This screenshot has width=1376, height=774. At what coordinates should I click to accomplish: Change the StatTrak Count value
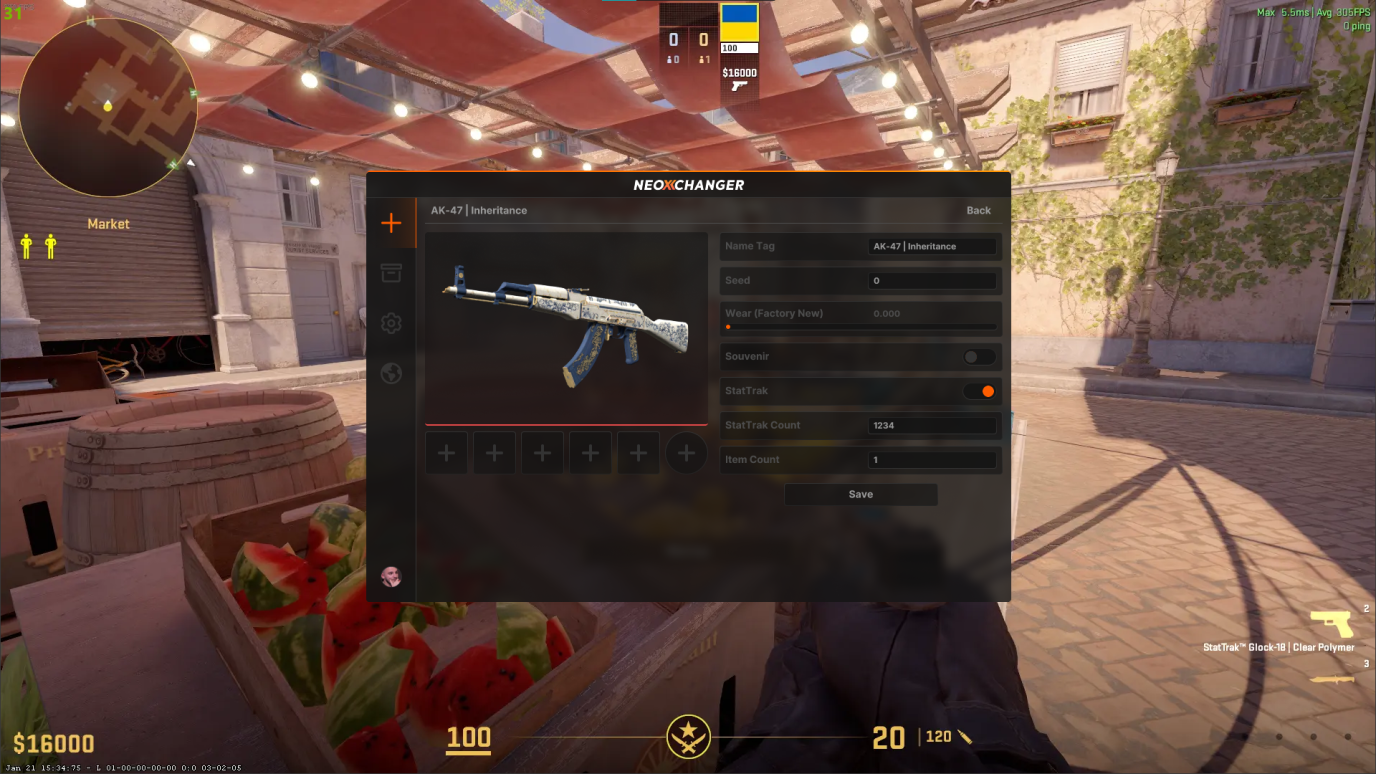(932, 426)
